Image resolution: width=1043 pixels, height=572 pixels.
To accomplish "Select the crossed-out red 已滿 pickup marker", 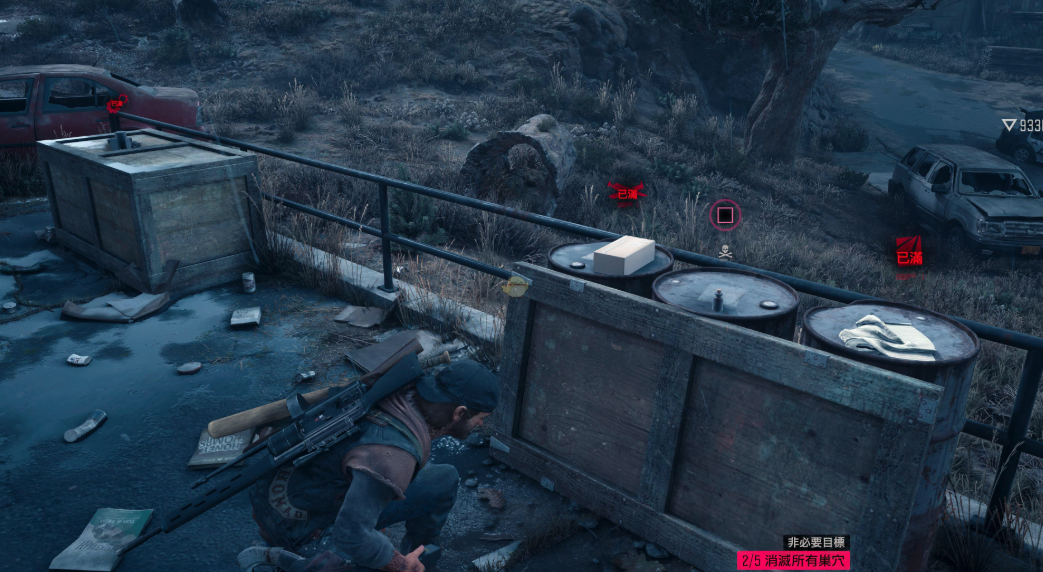I will [x=626, y=193].
